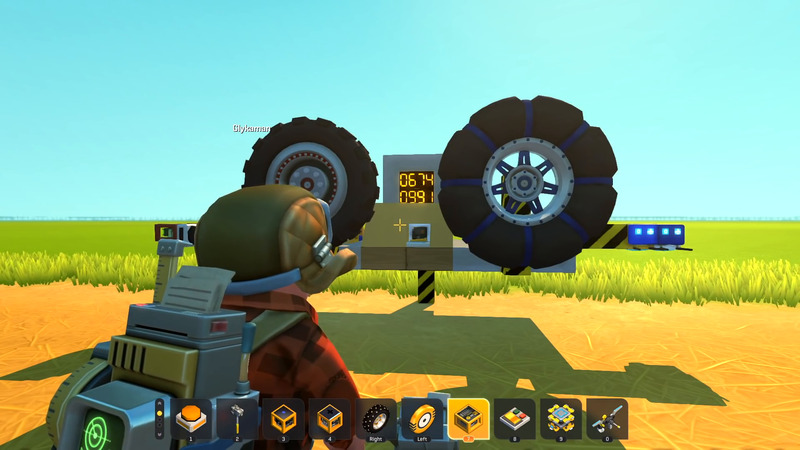Choose the multicolor controller part slot
Screen dimensions: 800x450
click(515, 419)
